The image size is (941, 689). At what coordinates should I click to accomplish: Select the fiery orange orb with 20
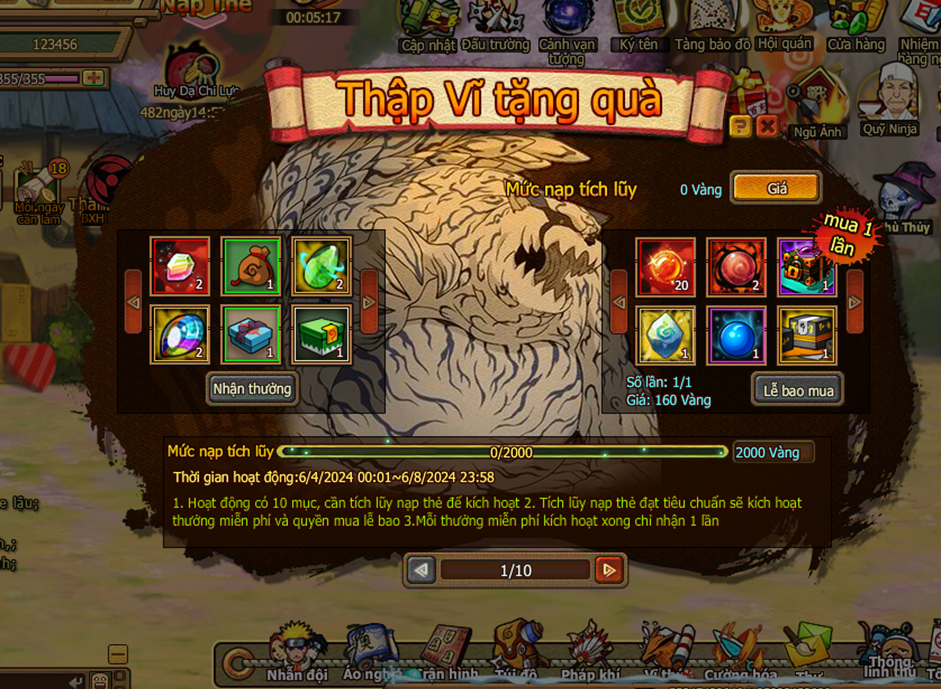click(x=666, y=267)
